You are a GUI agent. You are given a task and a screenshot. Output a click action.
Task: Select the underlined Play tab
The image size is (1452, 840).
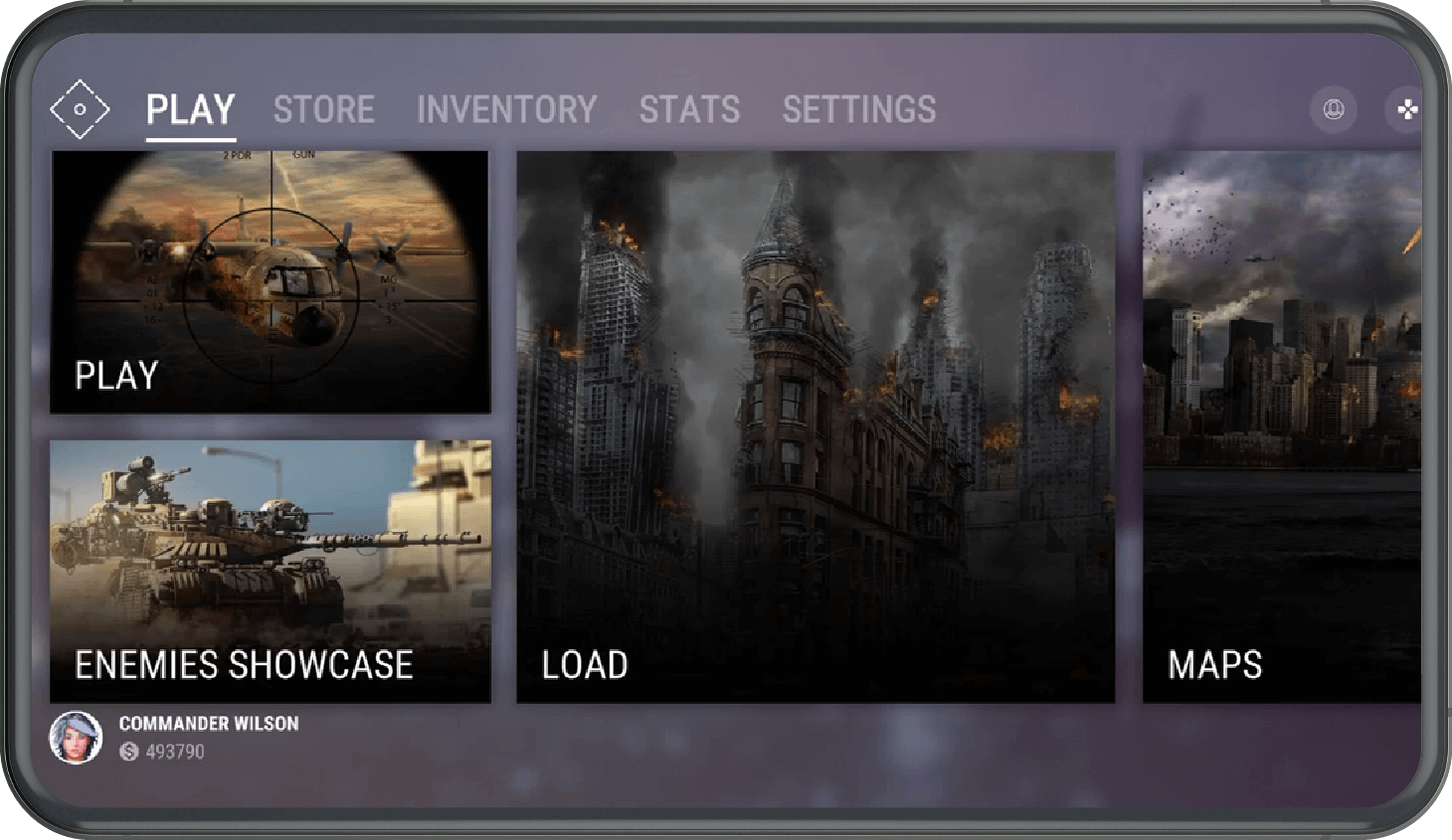click(x=190, y=109)
